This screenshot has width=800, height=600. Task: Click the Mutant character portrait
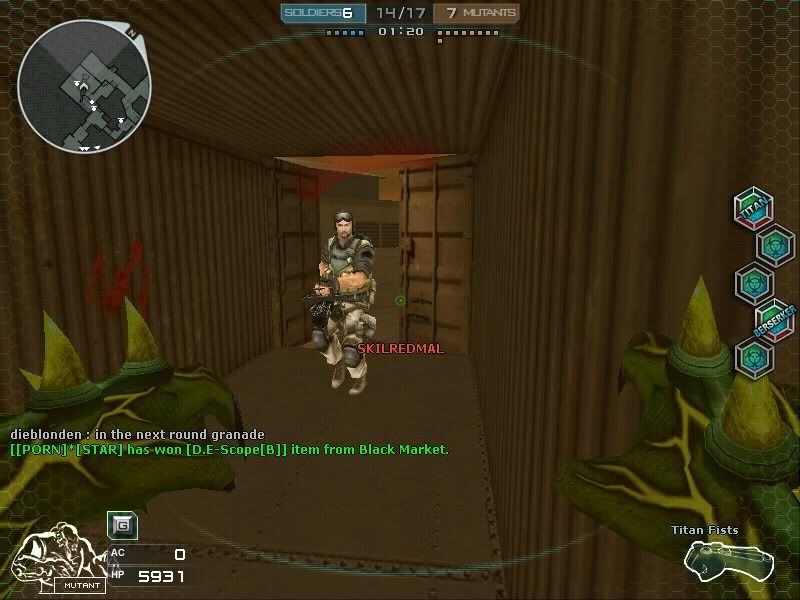tap(58, 560)
